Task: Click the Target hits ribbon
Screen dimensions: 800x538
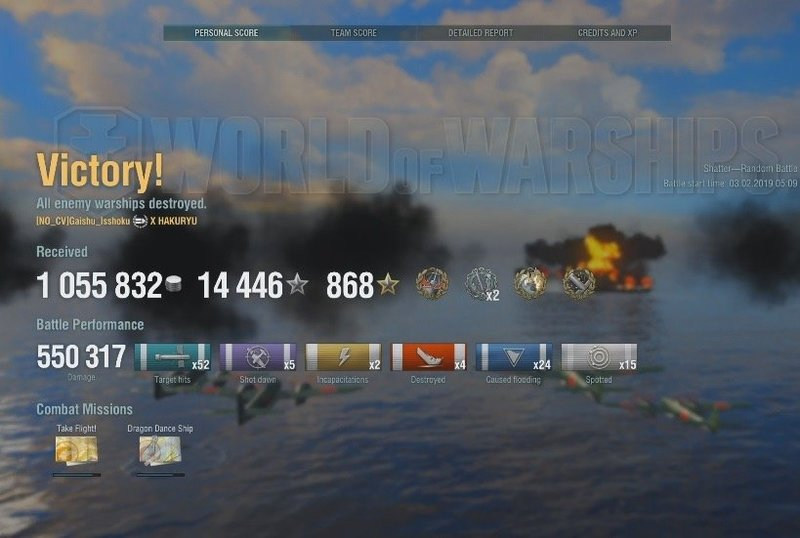Action: coord(172,358)
